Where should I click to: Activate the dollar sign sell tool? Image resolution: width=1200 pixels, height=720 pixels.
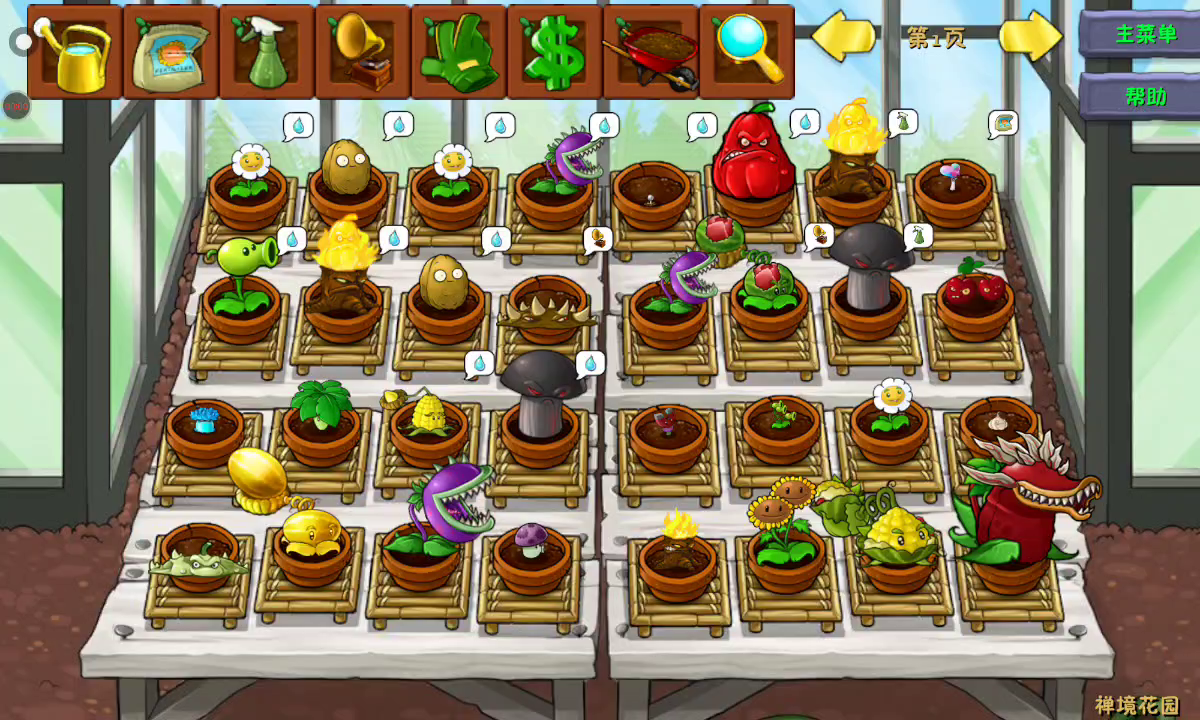555,52
